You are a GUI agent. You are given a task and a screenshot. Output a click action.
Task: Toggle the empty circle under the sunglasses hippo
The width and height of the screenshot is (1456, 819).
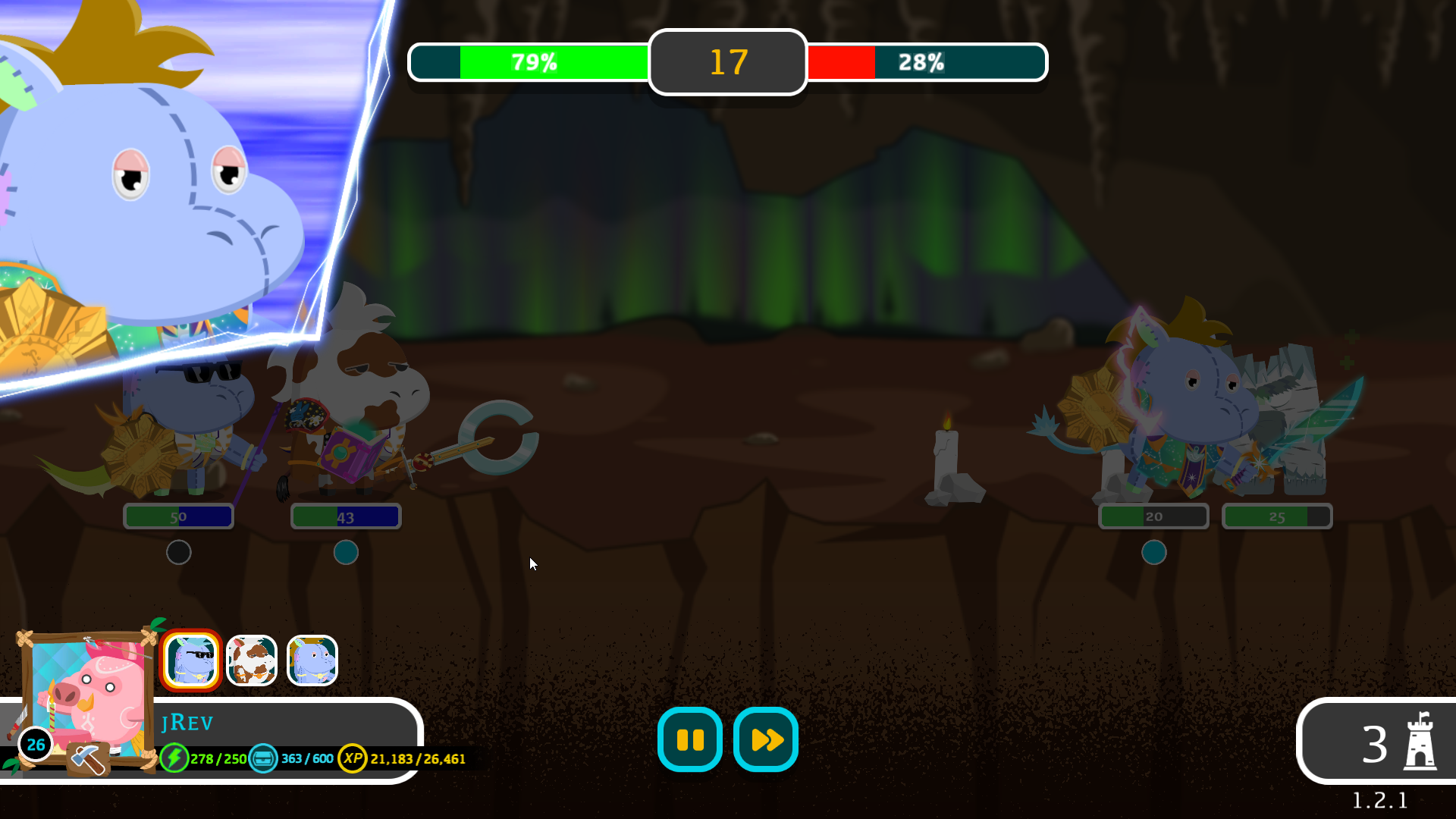(178, 553)
